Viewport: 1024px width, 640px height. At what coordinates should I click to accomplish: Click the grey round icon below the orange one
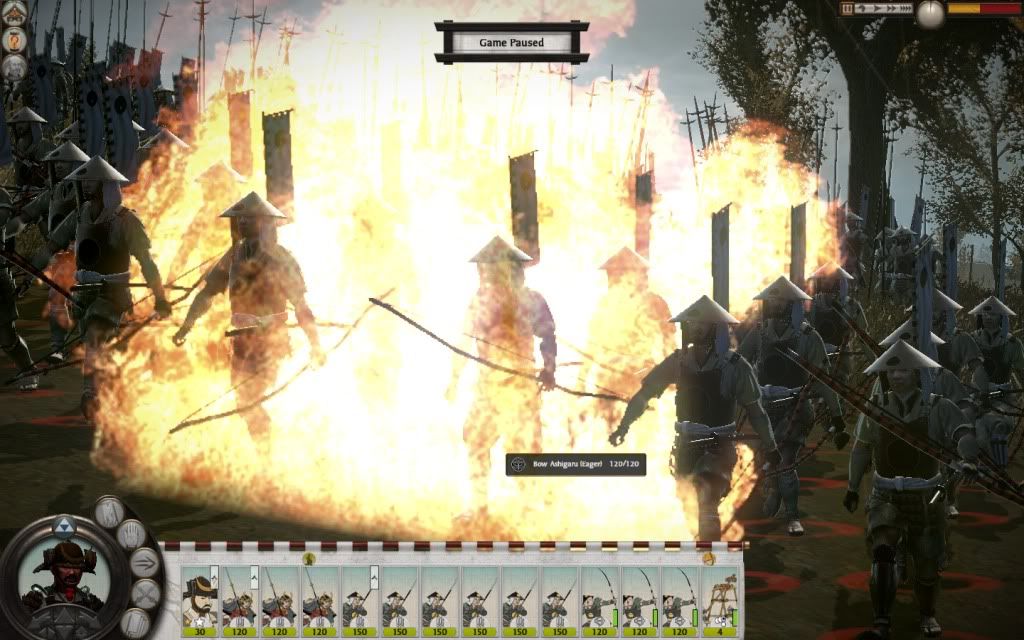click(14, 67)
